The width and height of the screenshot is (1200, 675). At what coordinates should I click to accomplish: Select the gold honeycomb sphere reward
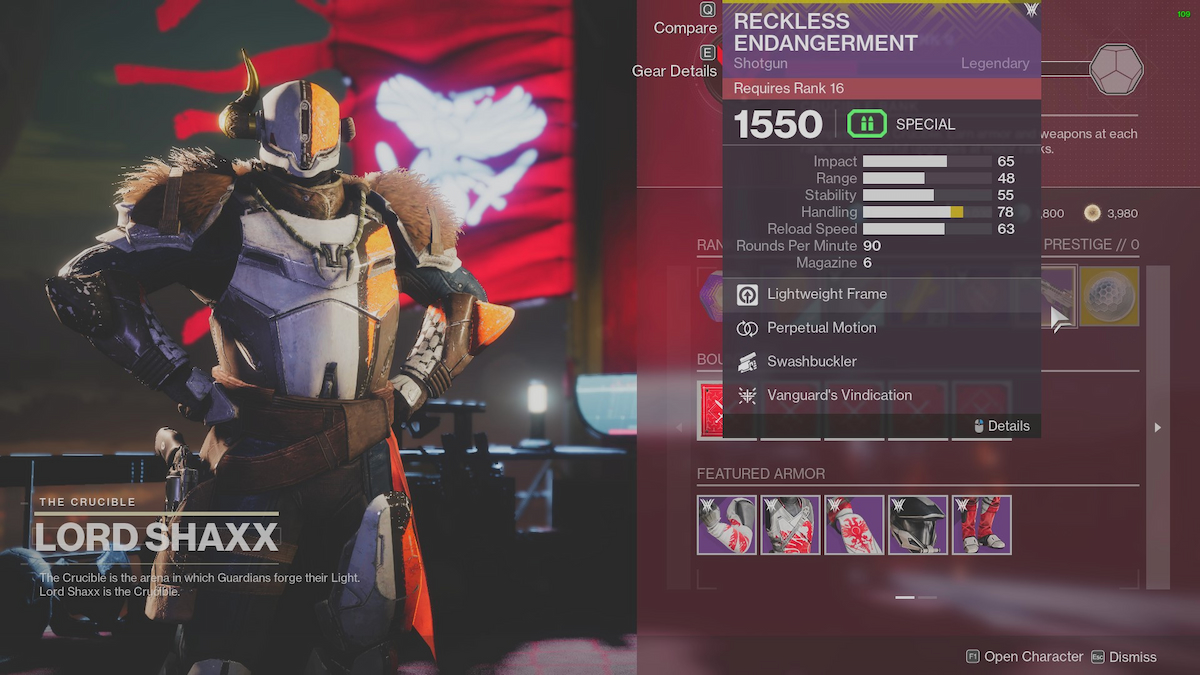pos(1109,296)
